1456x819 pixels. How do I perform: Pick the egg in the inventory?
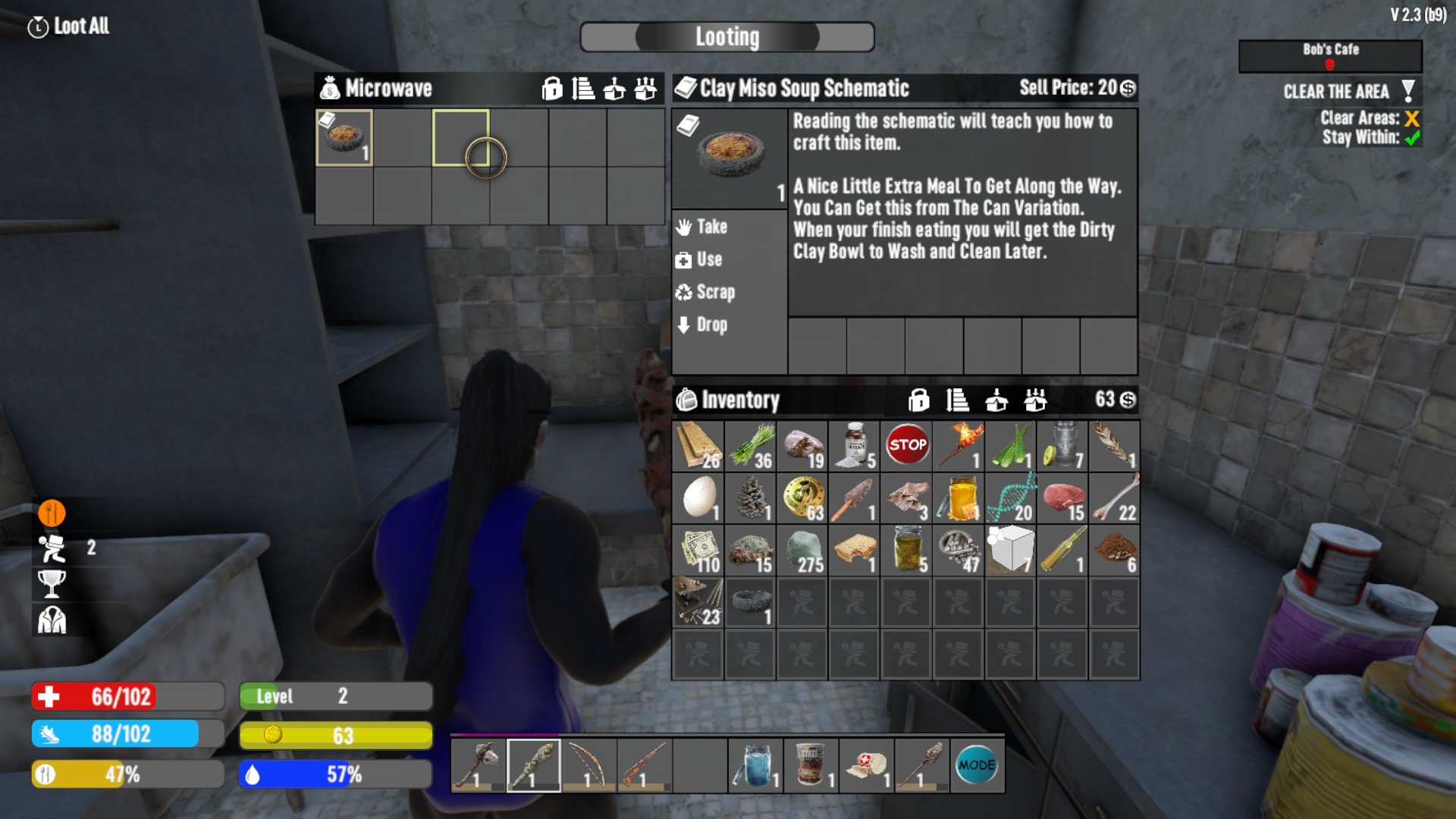[x=698, y=497]
